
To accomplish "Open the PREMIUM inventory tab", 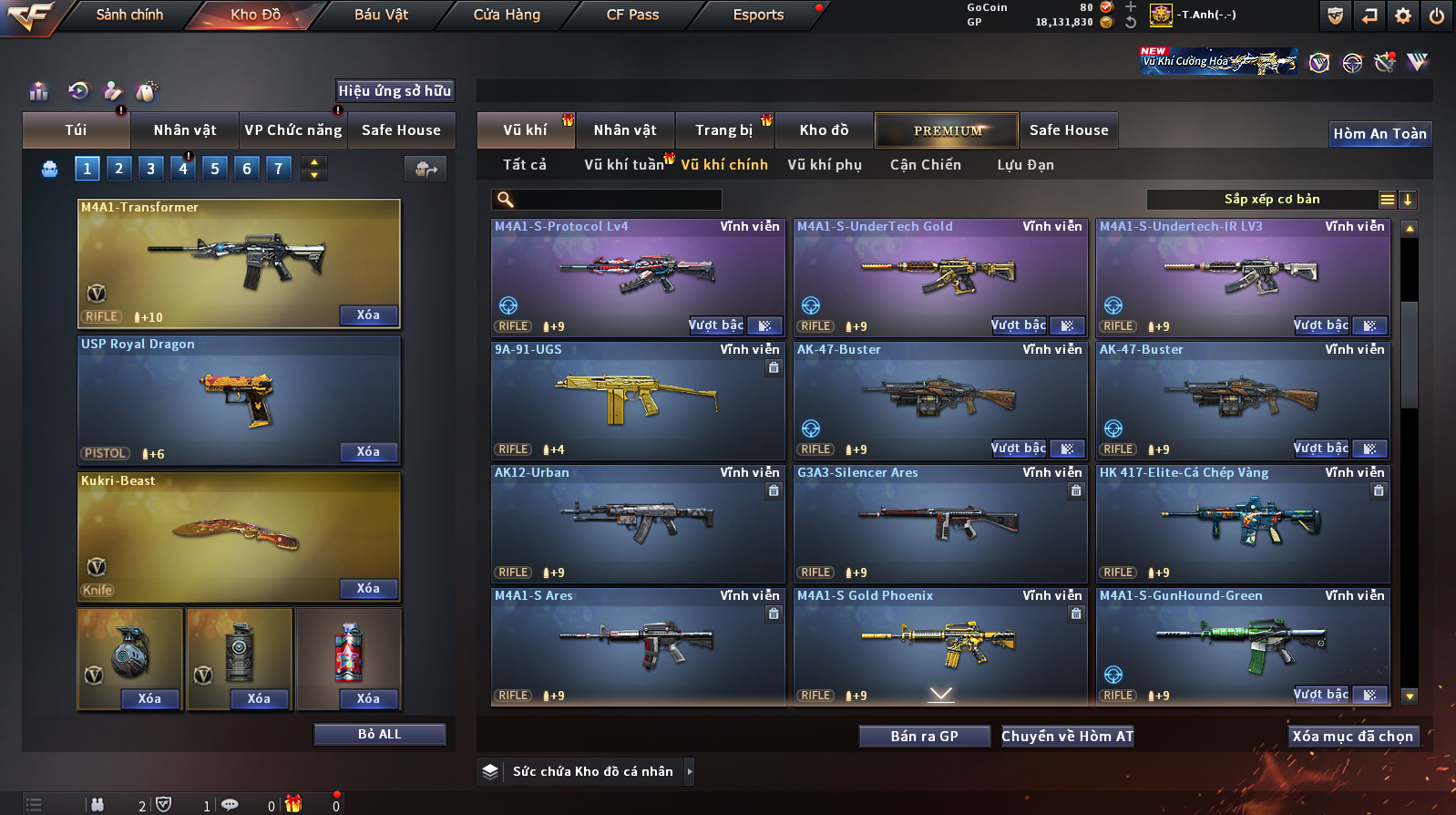I will coord(948,130).
